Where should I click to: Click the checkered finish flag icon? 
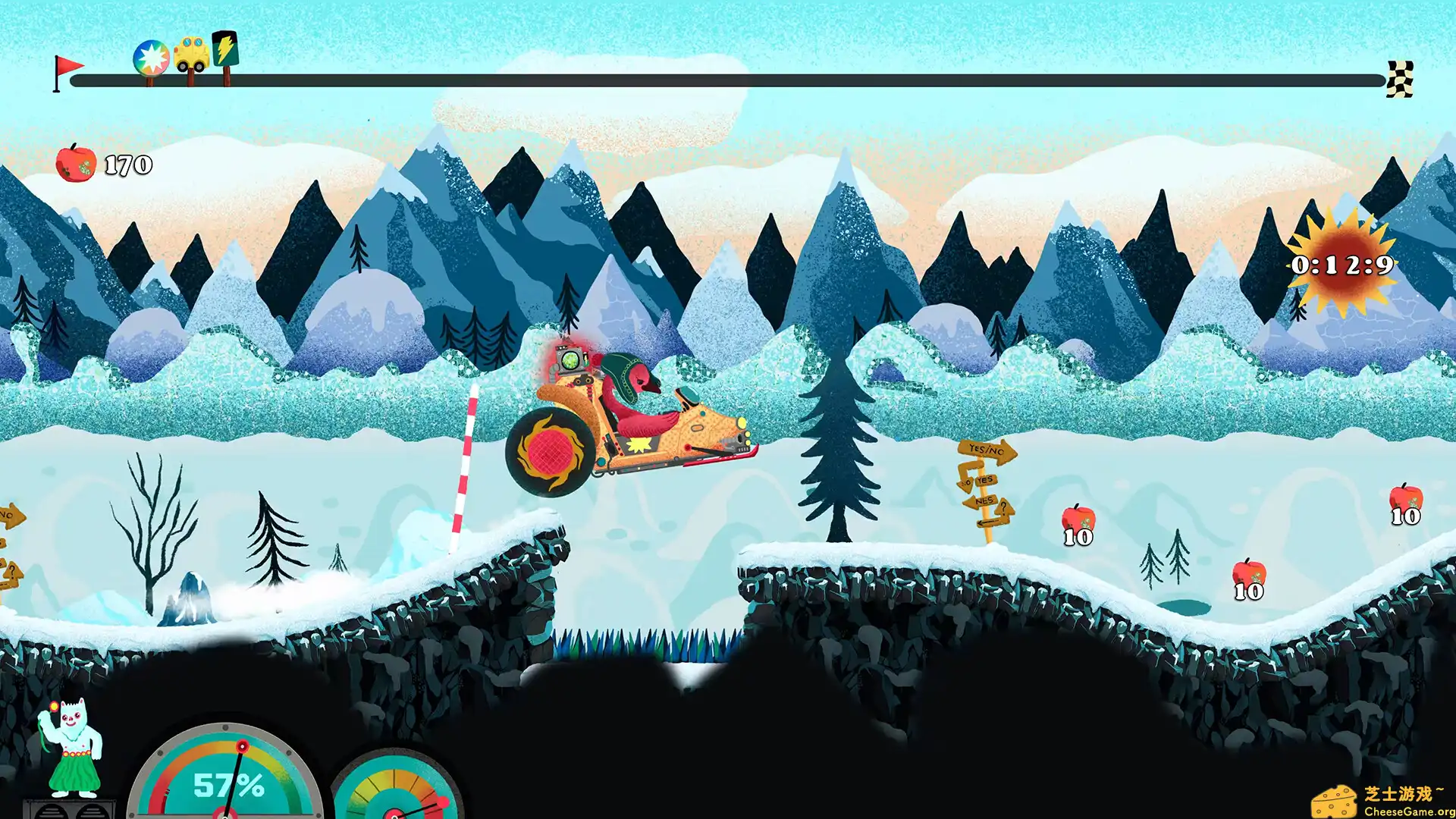point(1400,79)
